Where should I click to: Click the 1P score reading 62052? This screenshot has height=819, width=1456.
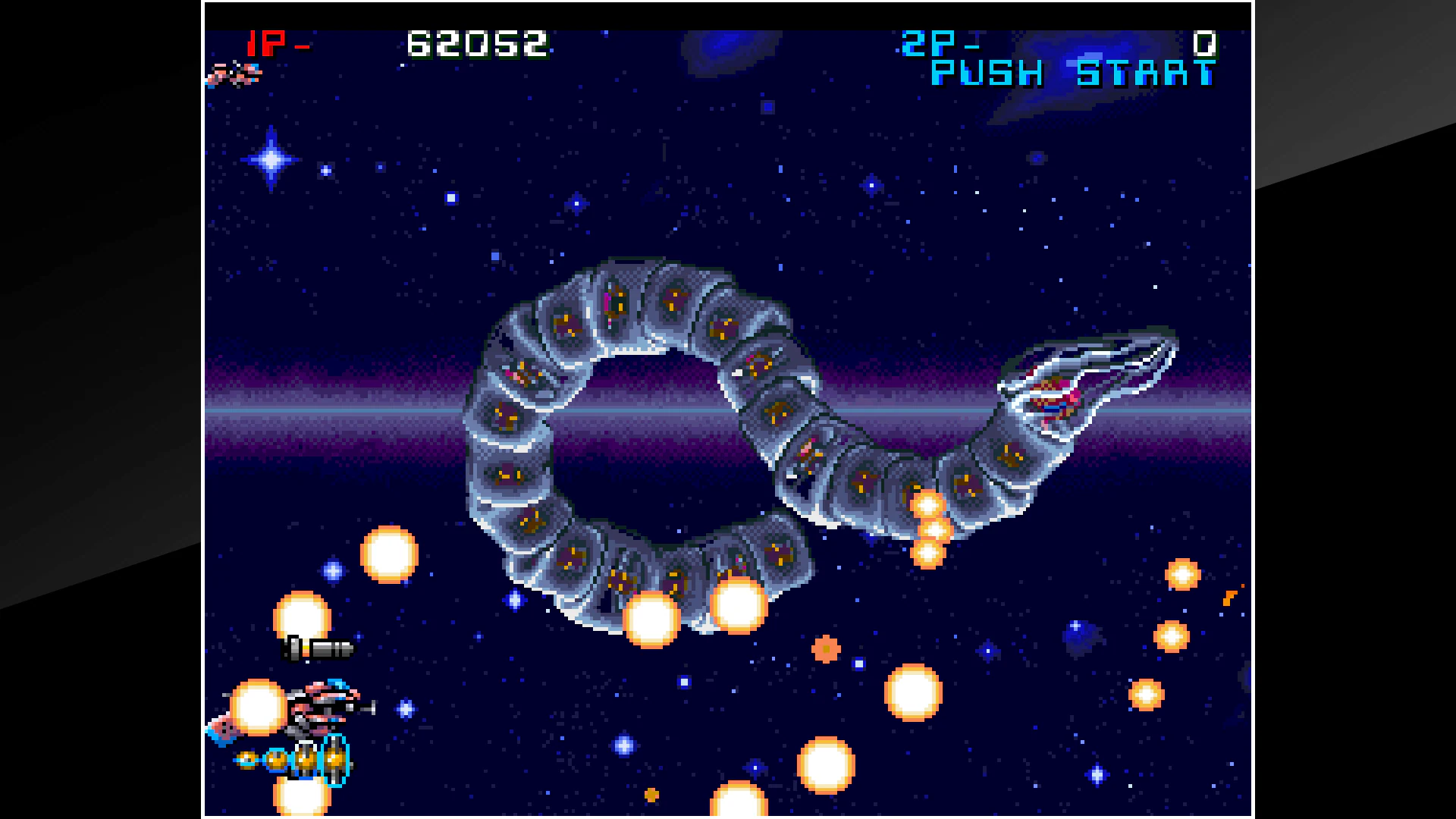(x=476, y=43)
